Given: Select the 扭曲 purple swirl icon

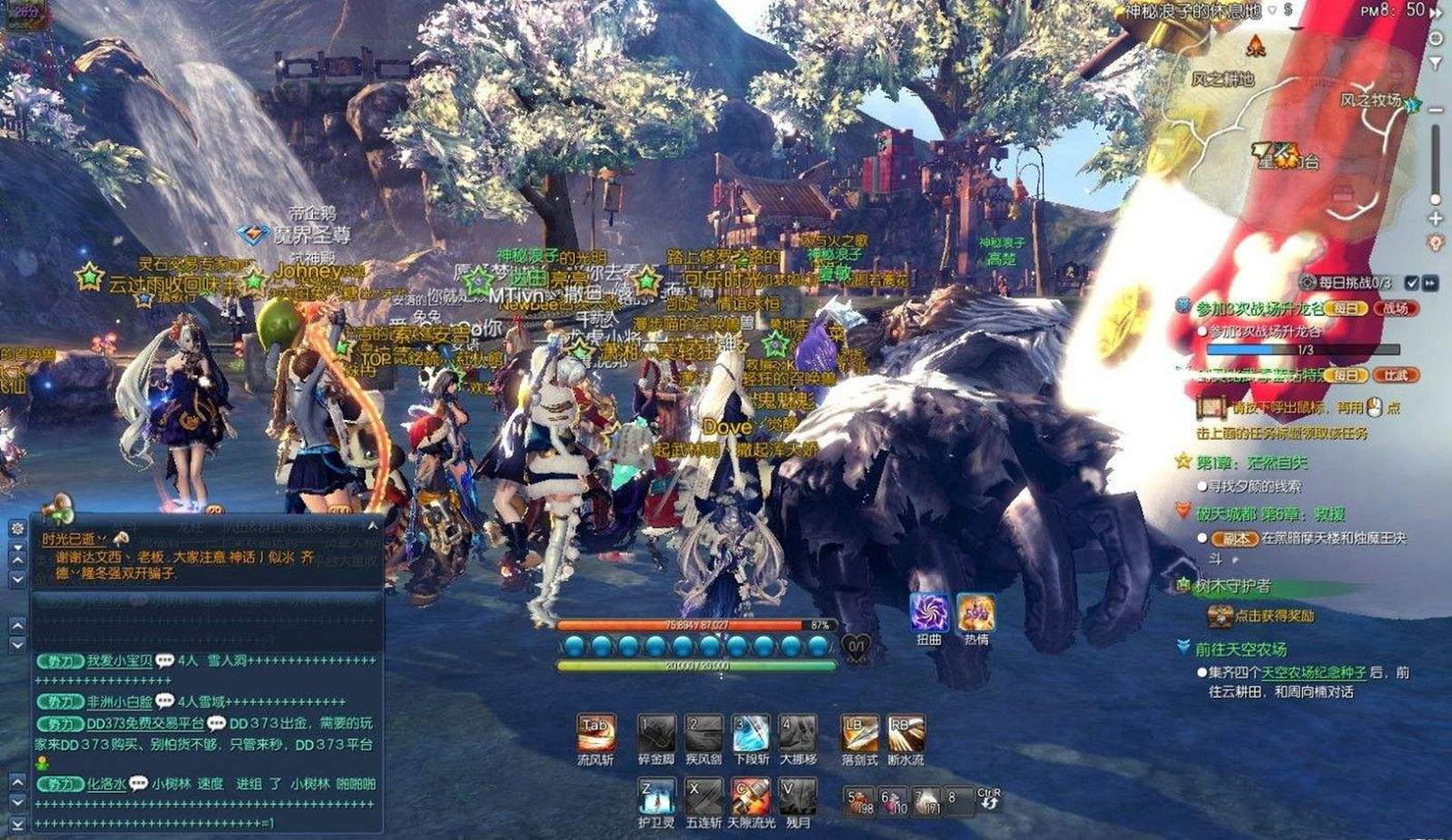Looking at the screenshot, I should (928, 612).
